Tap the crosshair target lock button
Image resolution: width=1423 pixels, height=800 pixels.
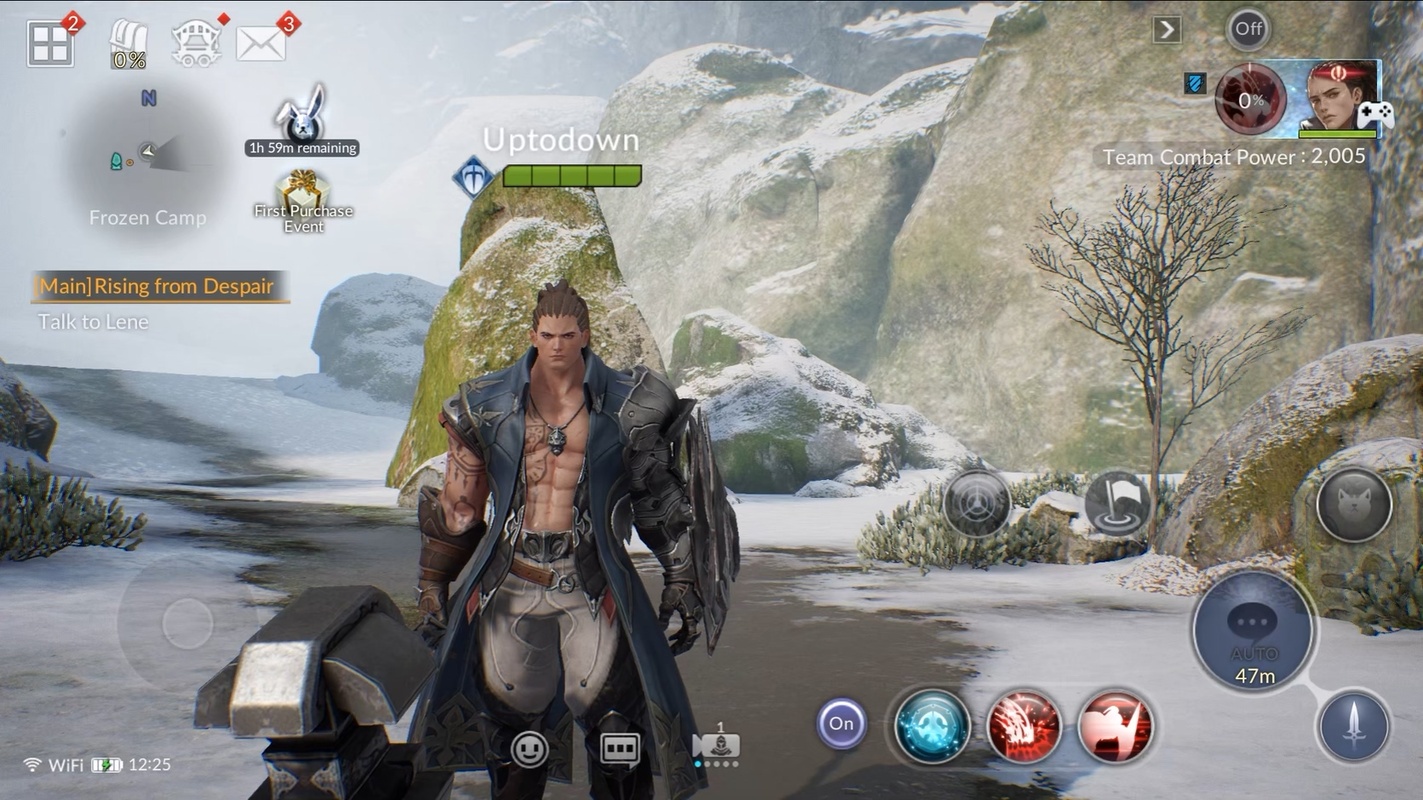976,502
